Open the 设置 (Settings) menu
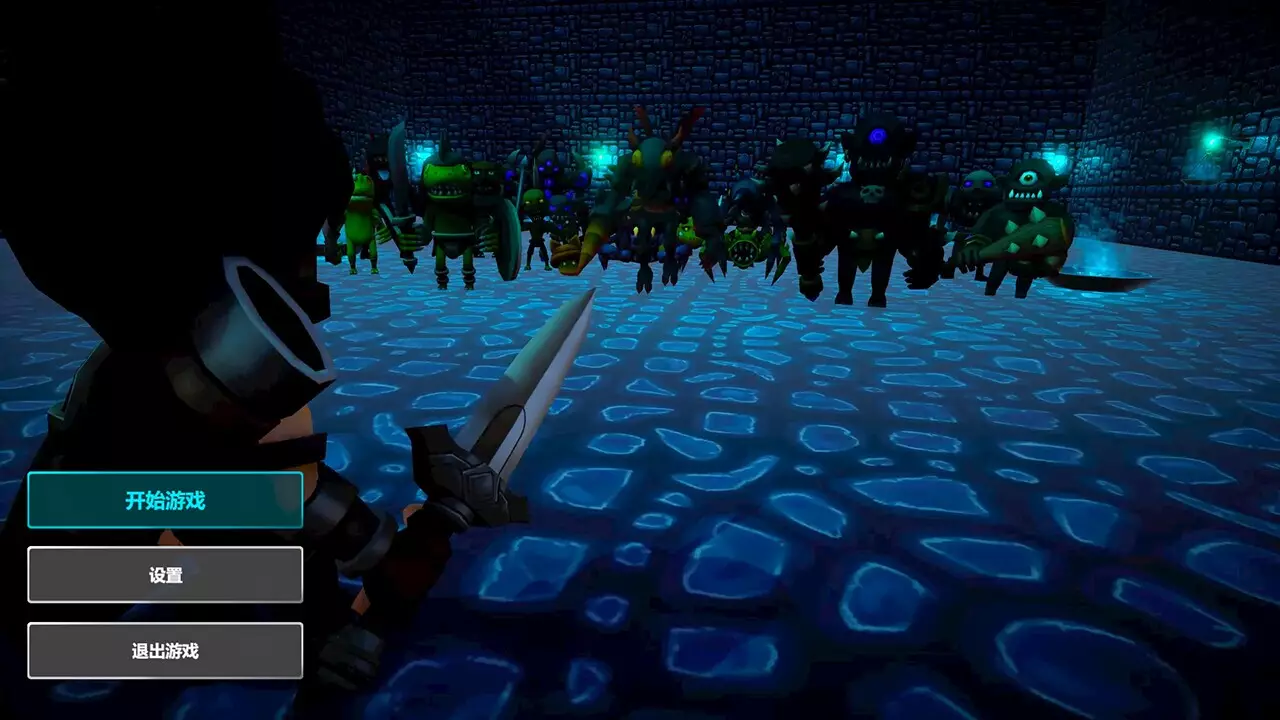Screen dimensions: 1280x720 point(165,574)
